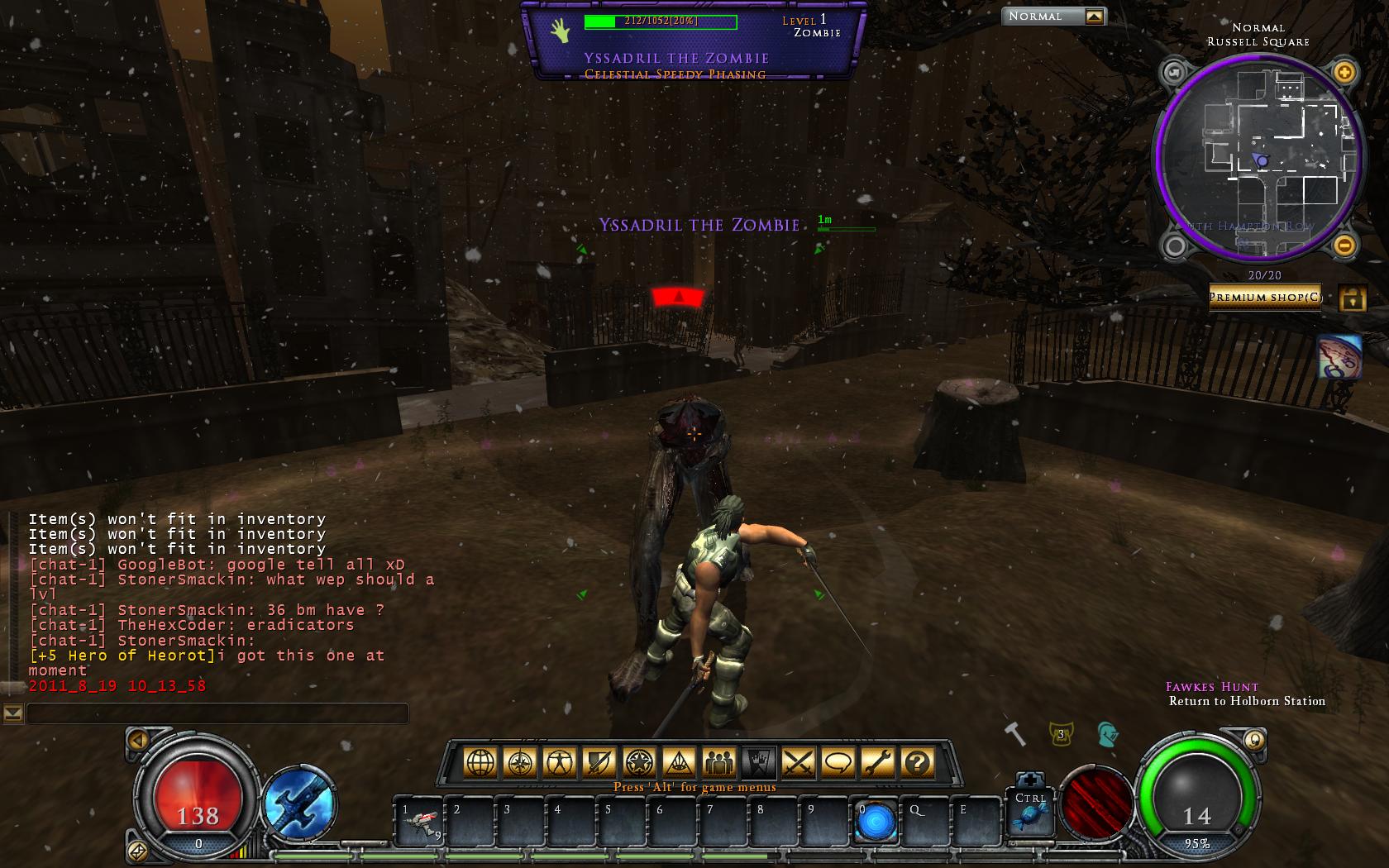Open the world map globe menu
This screenshot has height=868, width=1389.
tap(480, 762)
